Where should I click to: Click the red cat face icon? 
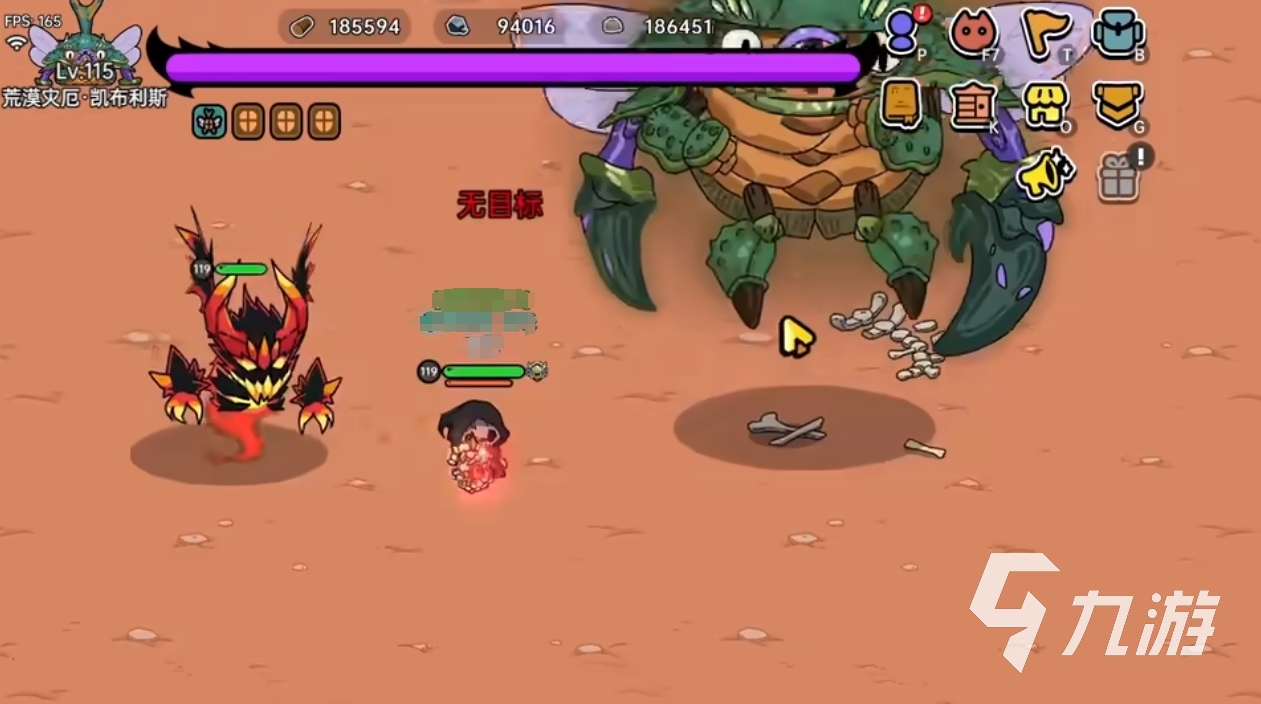[972, 33]
